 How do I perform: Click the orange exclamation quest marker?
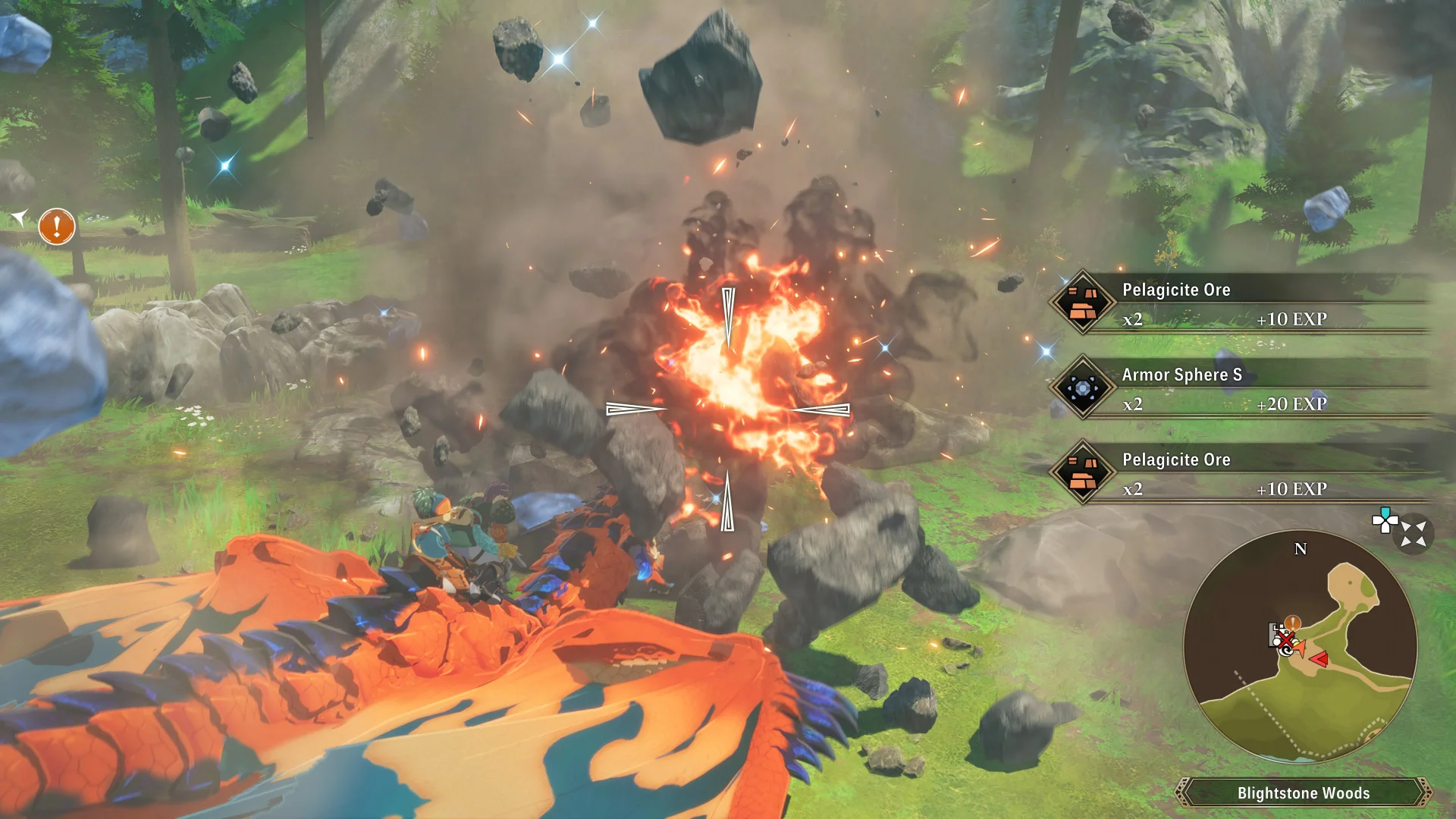(x=57, y=226)
